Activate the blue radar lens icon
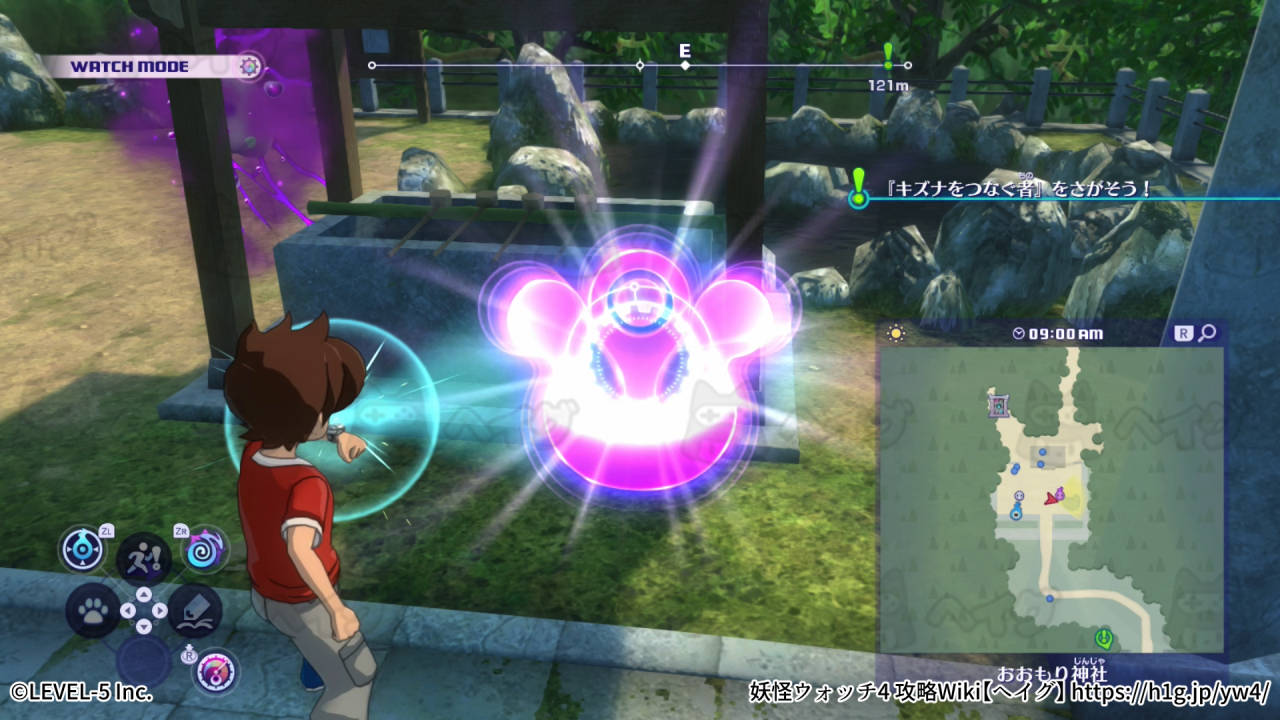1280x720 pixels. (82, 549)
